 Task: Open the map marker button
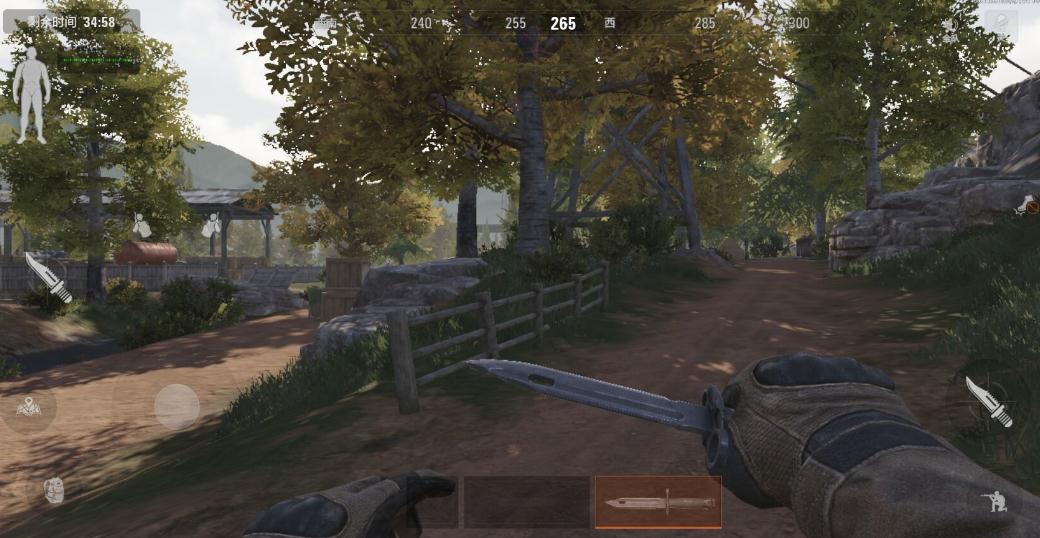coord(28,406)
